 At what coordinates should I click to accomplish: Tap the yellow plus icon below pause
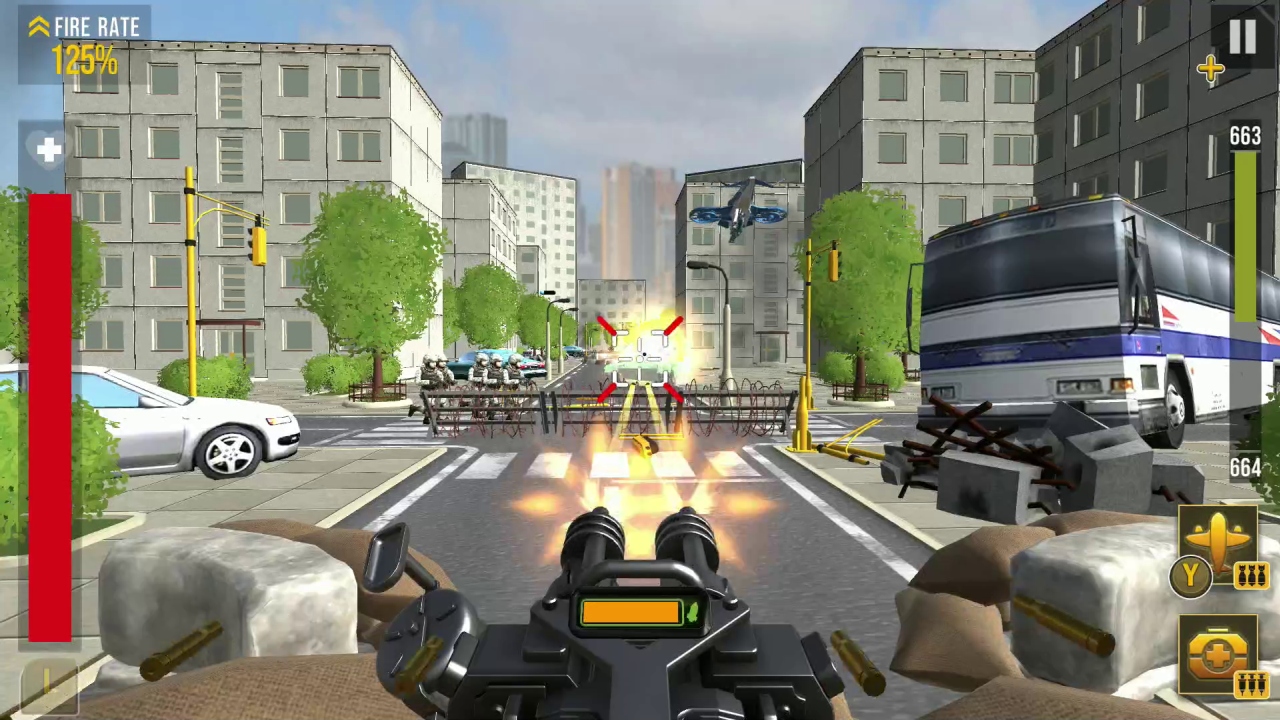pos(1210,68)
